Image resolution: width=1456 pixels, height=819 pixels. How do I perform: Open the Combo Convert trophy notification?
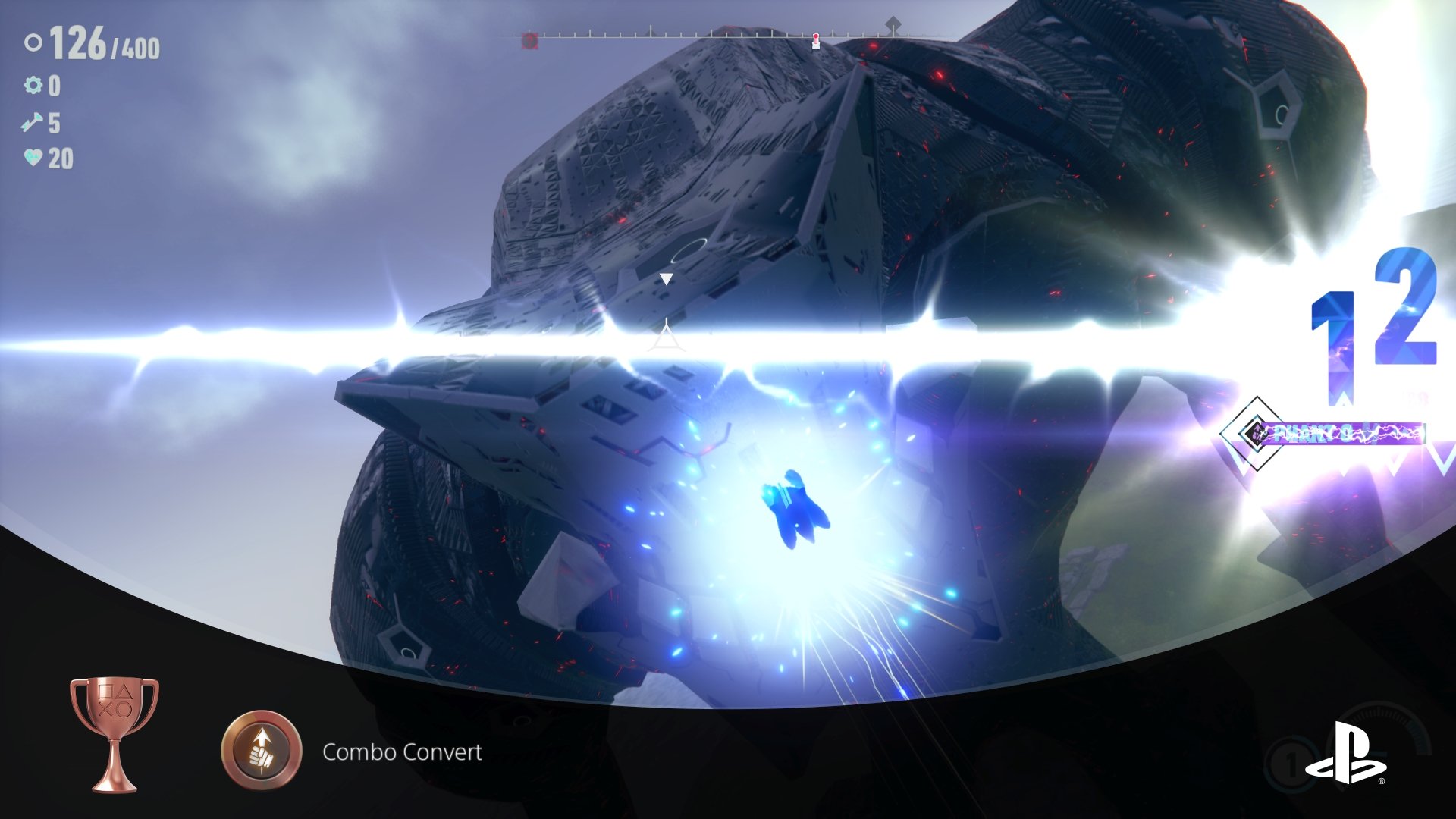coord(402,752)
